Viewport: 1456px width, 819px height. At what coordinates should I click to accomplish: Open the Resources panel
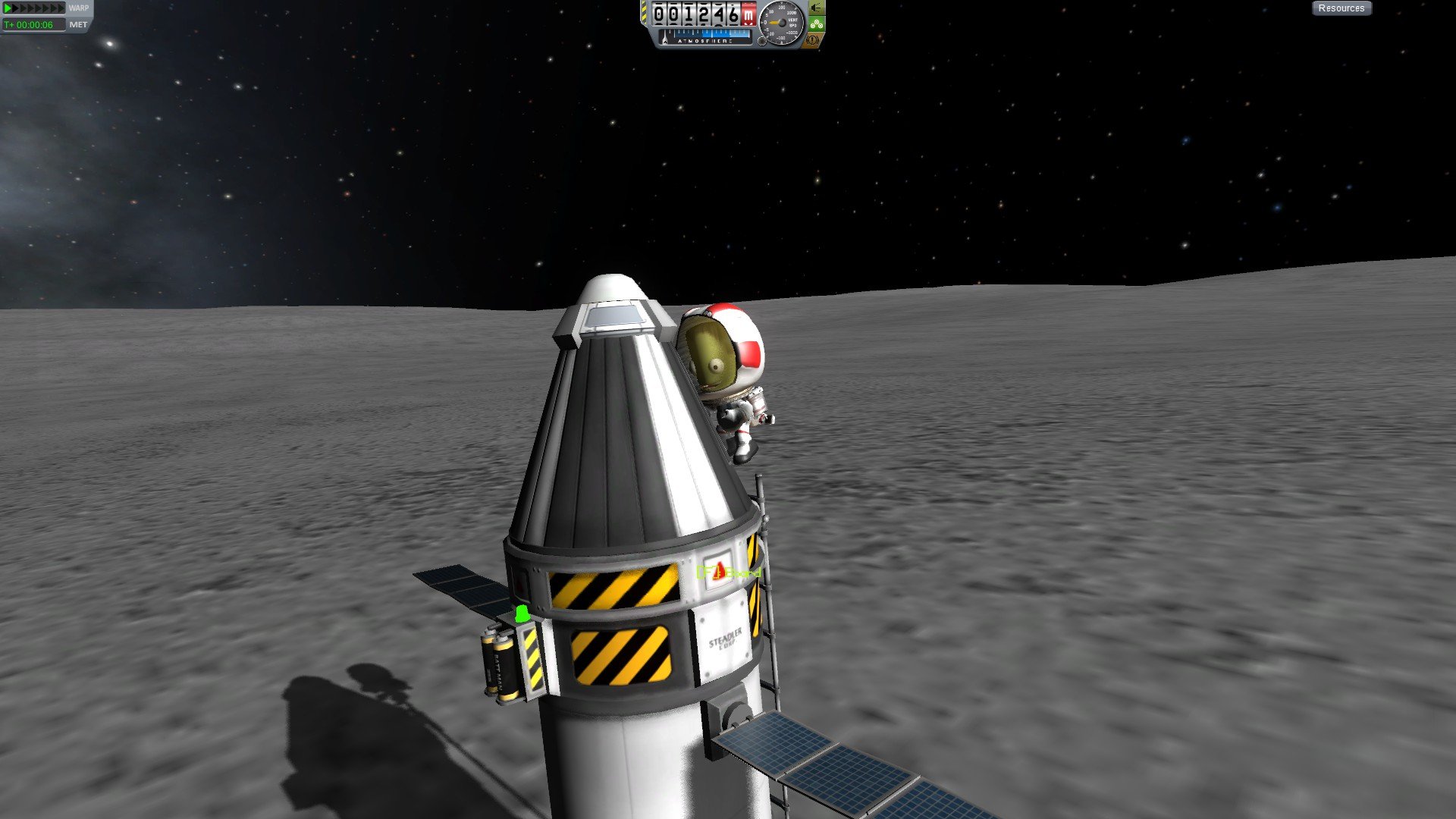(x=1341, y=8)
